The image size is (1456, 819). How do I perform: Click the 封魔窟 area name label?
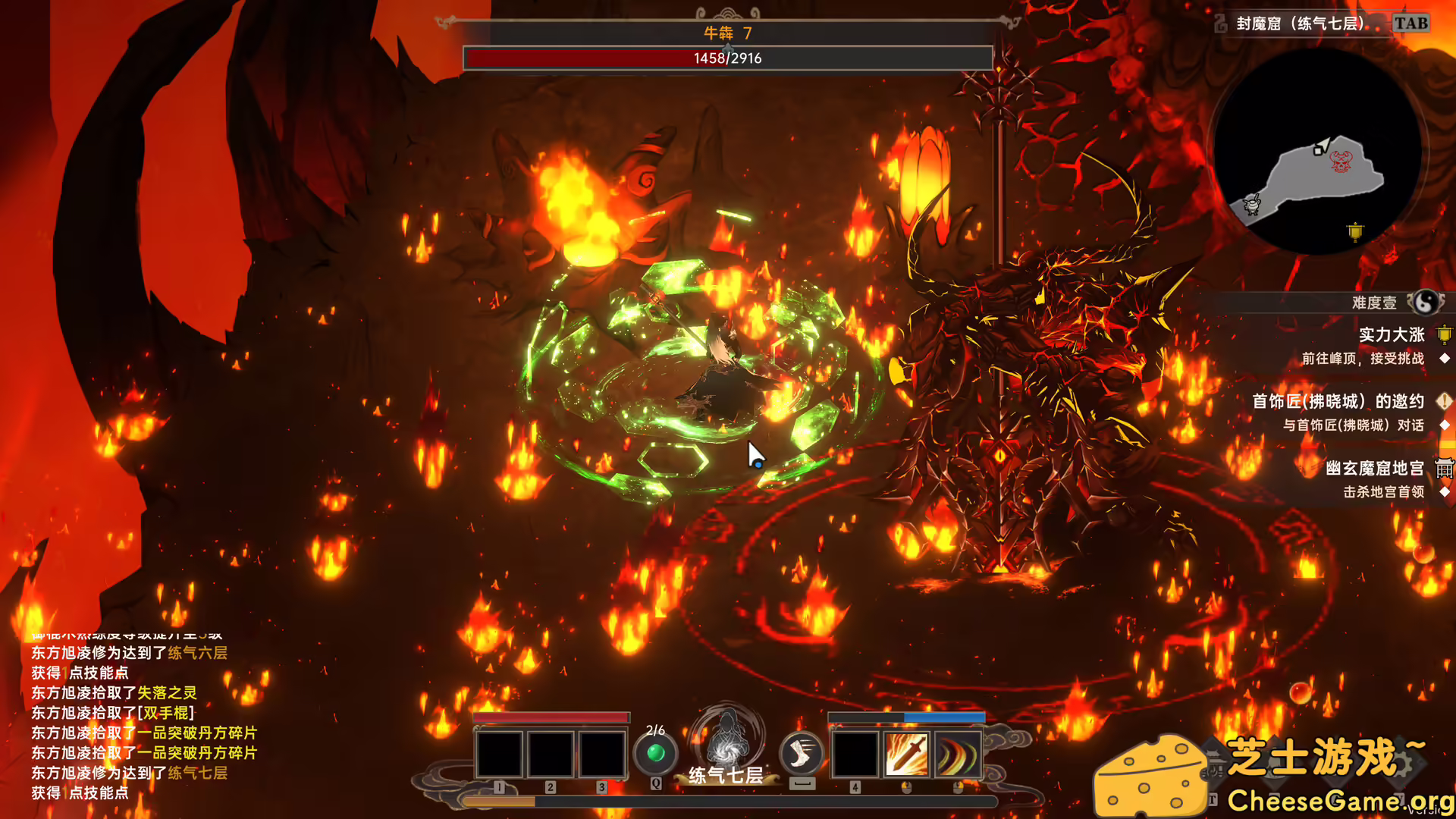pos(1300,24)
